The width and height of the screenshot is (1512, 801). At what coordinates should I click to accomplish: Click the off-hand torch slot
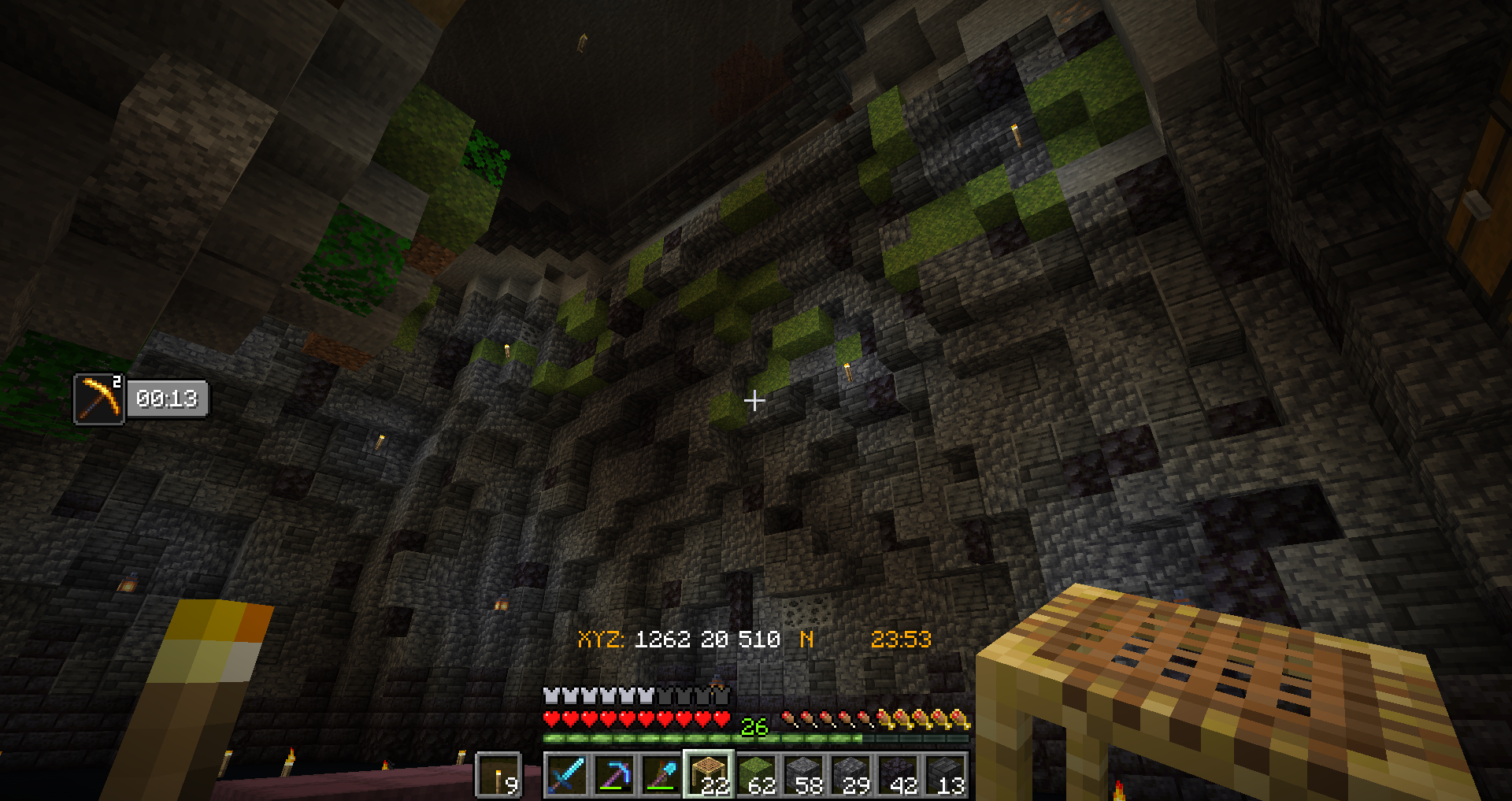[498, 775]
